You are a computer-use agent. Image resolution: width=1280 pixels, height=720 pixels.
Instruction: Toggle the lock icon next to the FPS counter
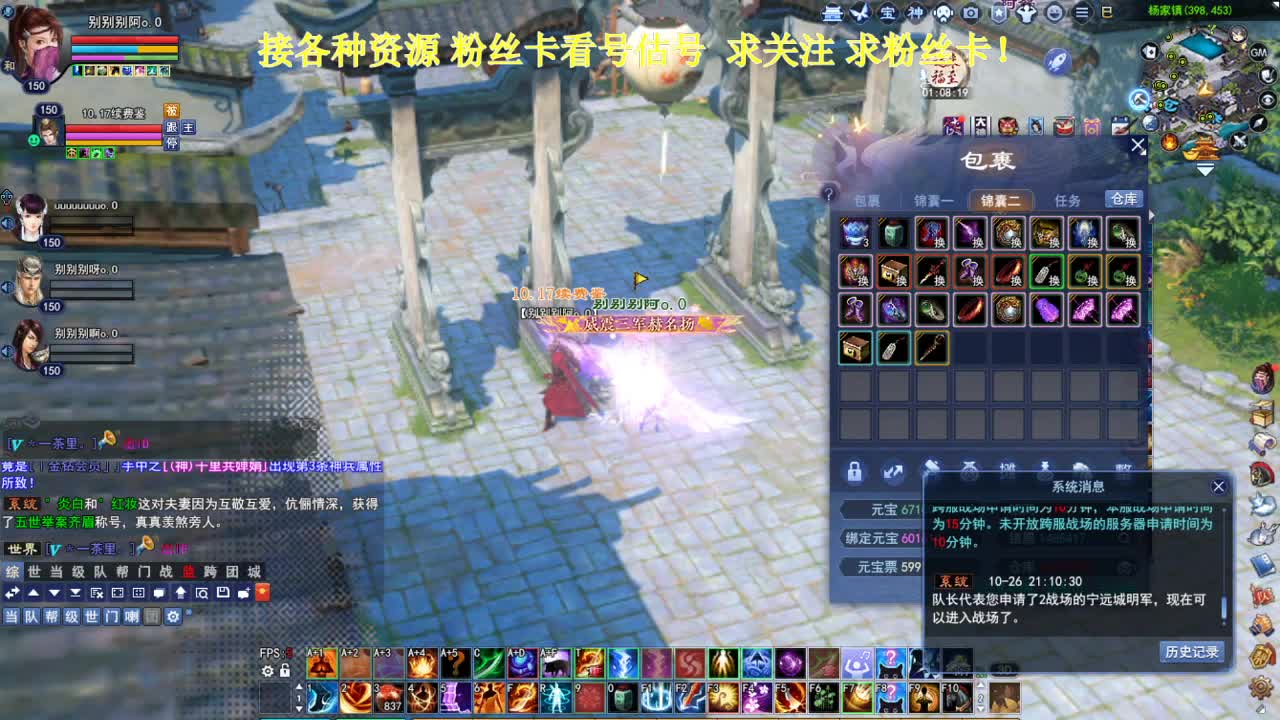coord(284,670)
